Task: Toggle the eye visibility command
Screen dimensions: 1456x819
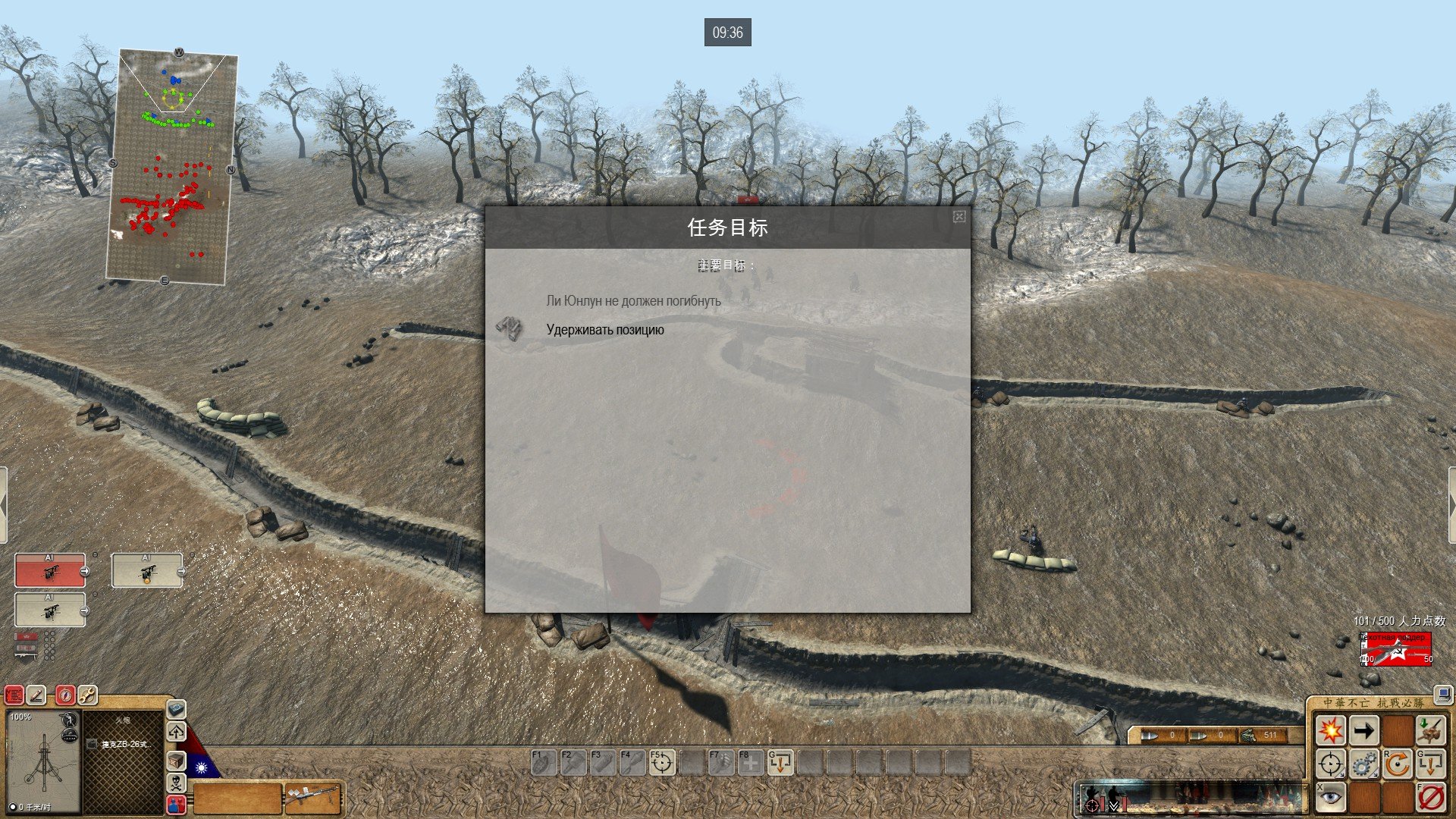Action: (x=1330, y=797)
